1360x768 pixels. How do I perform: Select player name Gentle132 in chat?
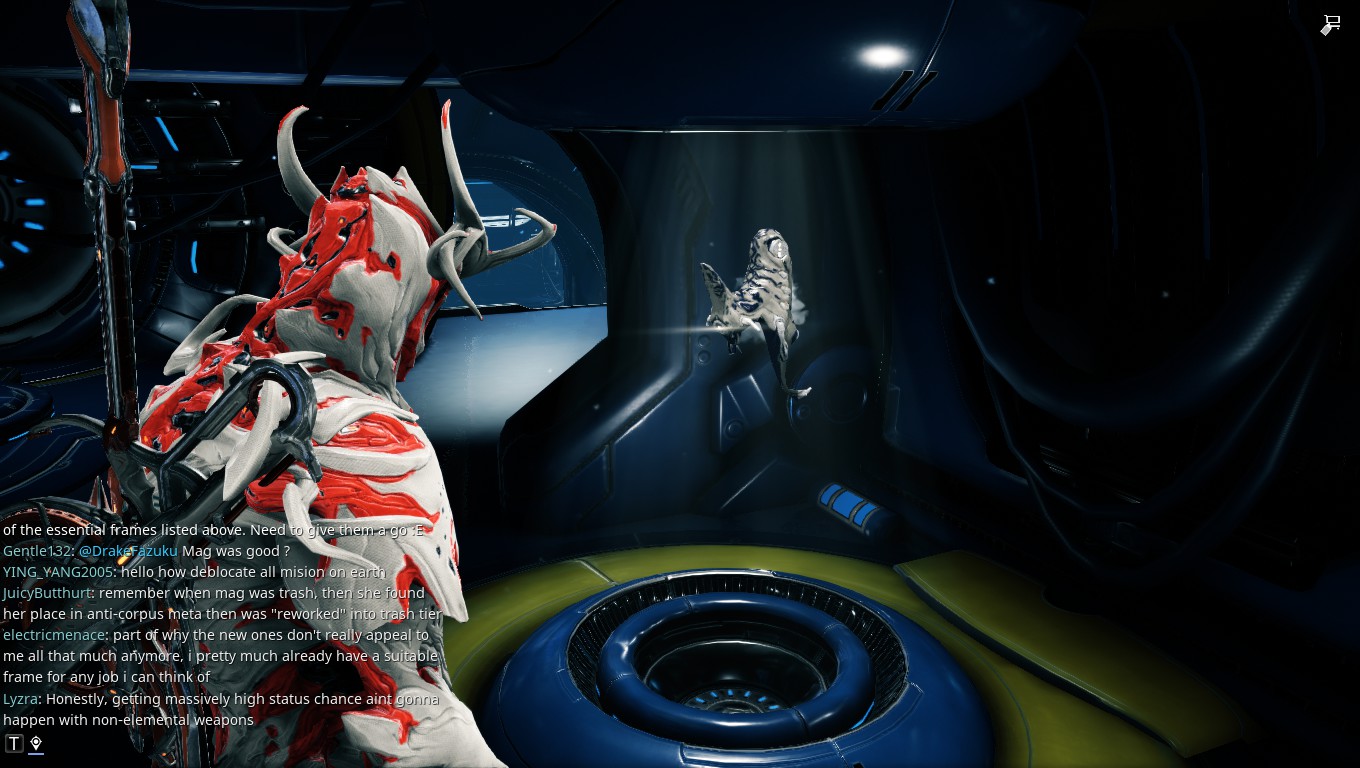click(36, 551)
